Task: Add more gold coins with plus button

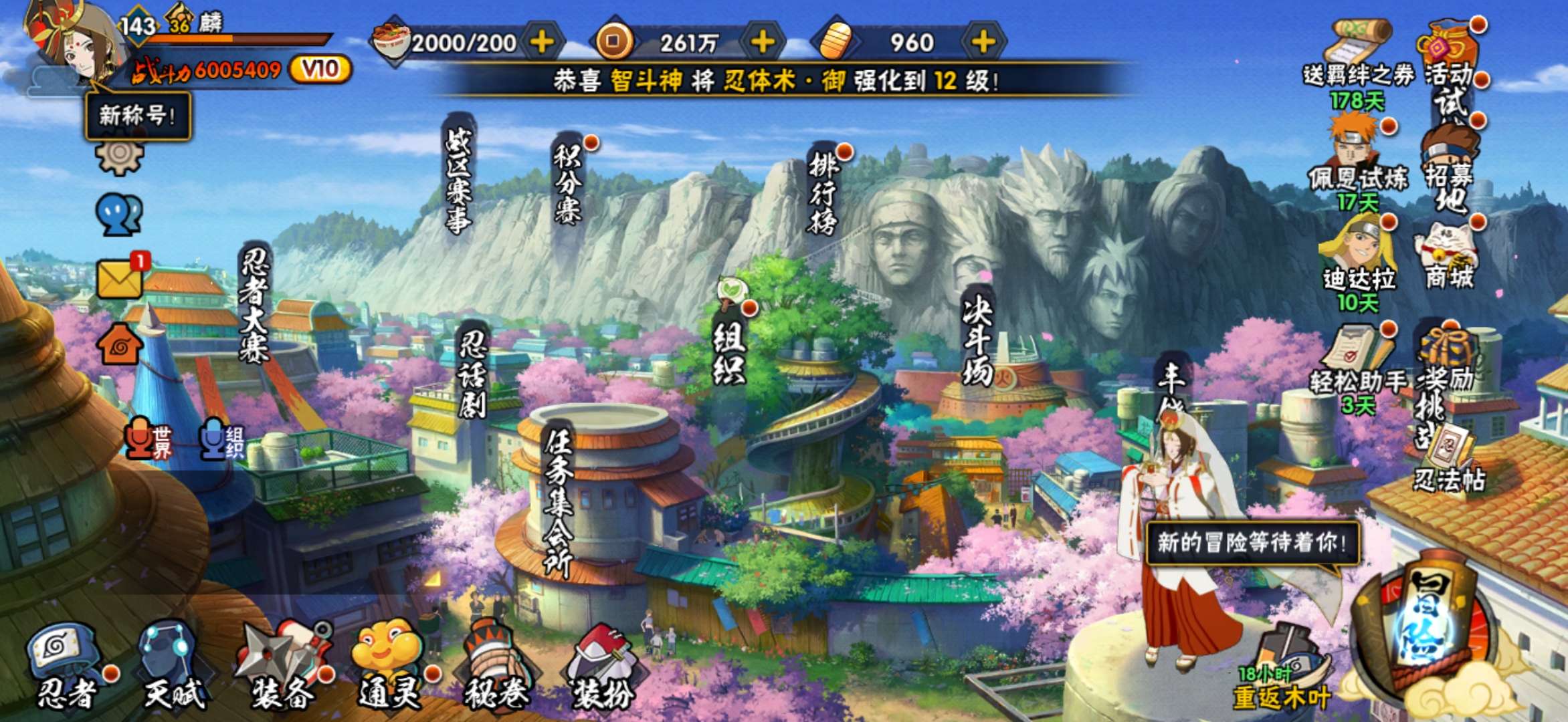Action: click(762, 42)
